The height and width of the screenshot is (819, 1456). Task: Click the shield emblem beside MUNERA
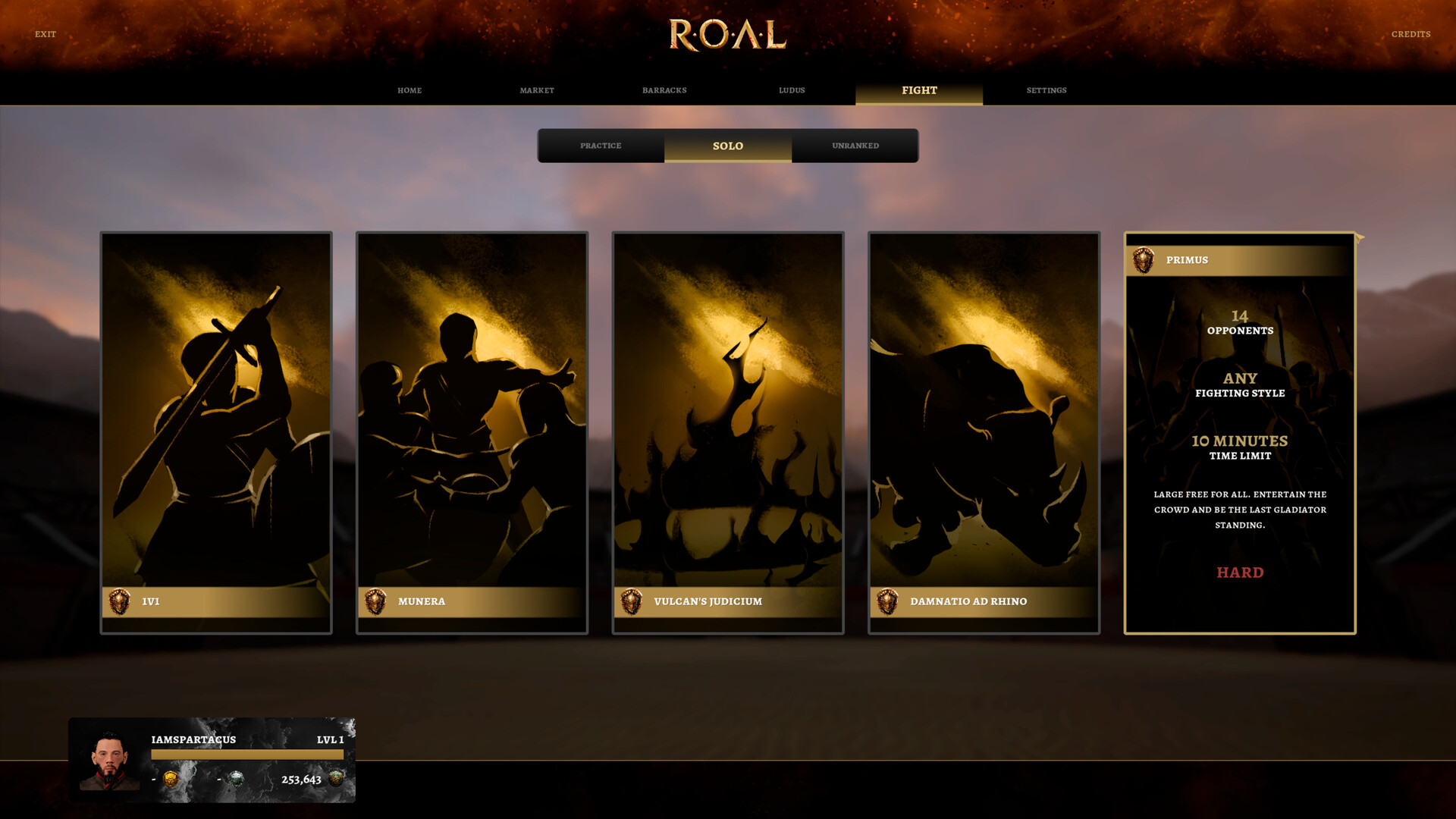pyautogui.click(x=375, y=601)
